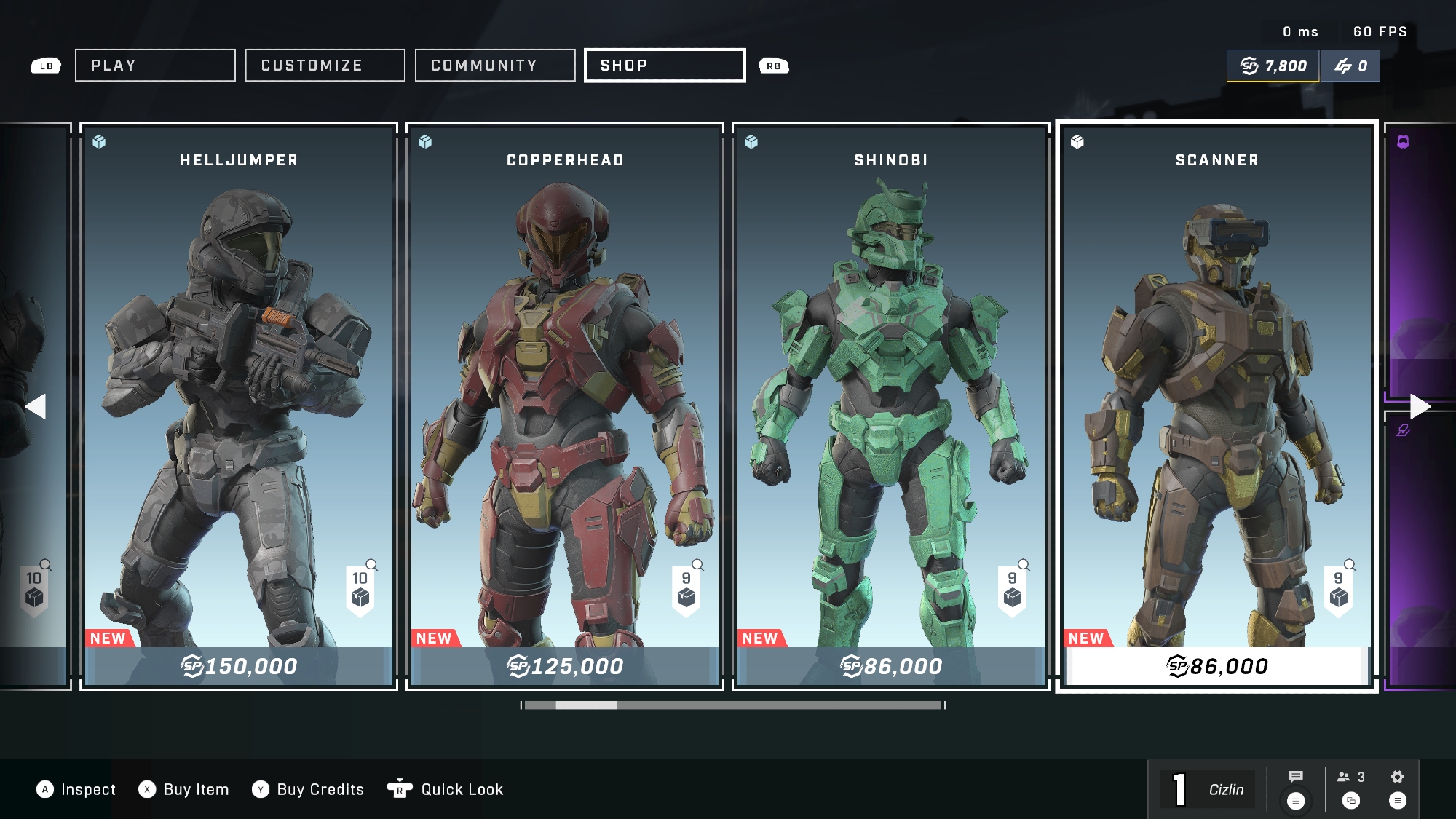Click the 7,800 SP credits balance
Viewport: 1456px width, 819px height.
pyautogui.click(x=1273, y=66)
